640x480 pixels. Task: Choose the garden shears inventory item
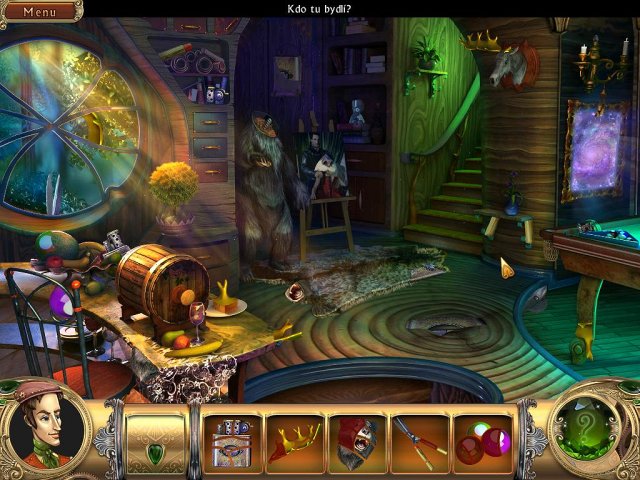(419, 443)
